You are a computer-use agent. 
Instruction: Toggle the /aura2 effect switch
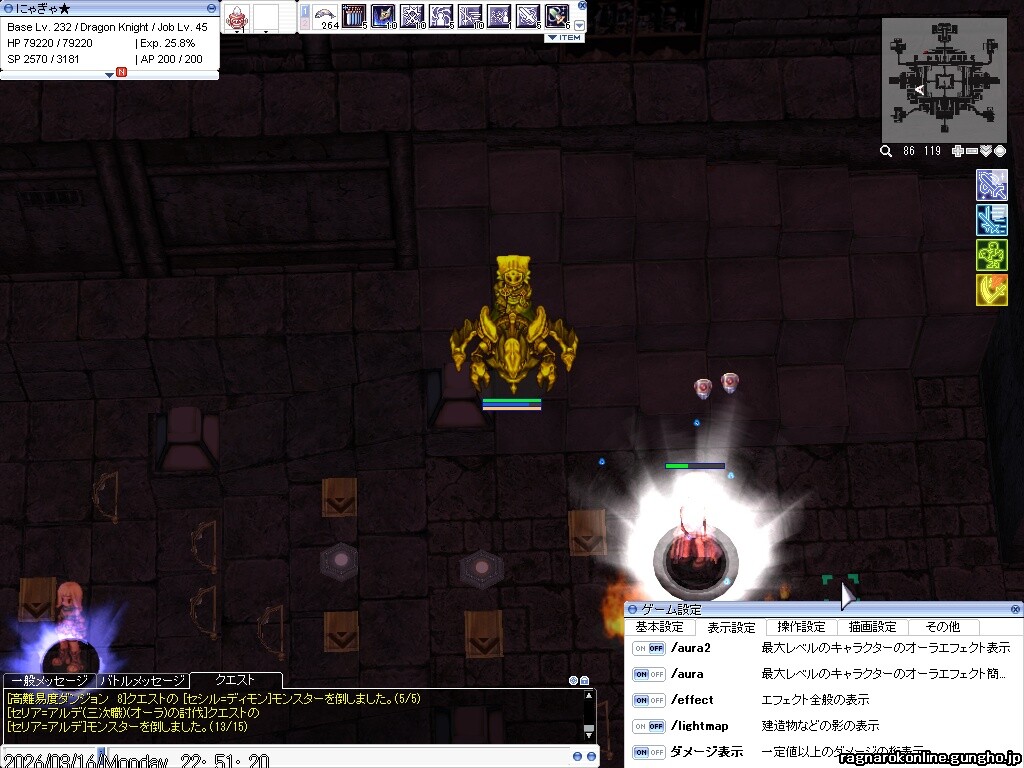pos(648,648)
